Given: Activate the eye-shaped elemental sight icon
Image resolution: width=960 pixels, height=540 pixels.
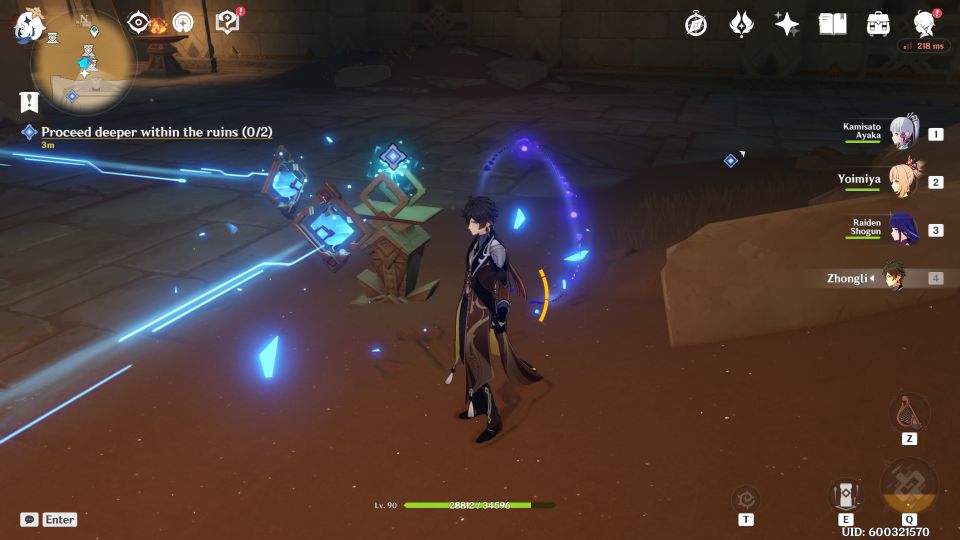Looking at the screenshot, I should tap(139, 23).
